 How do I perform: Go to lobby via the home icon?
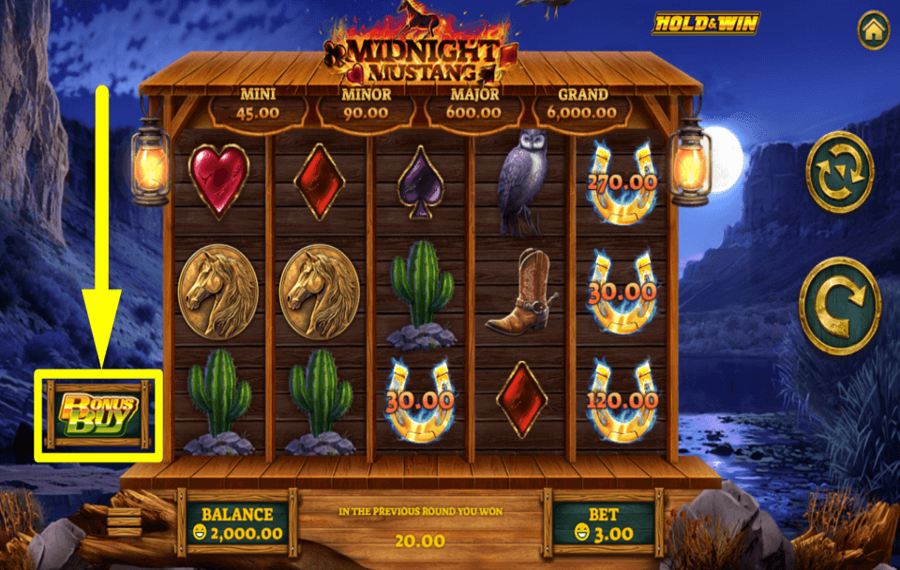point(873,30)
